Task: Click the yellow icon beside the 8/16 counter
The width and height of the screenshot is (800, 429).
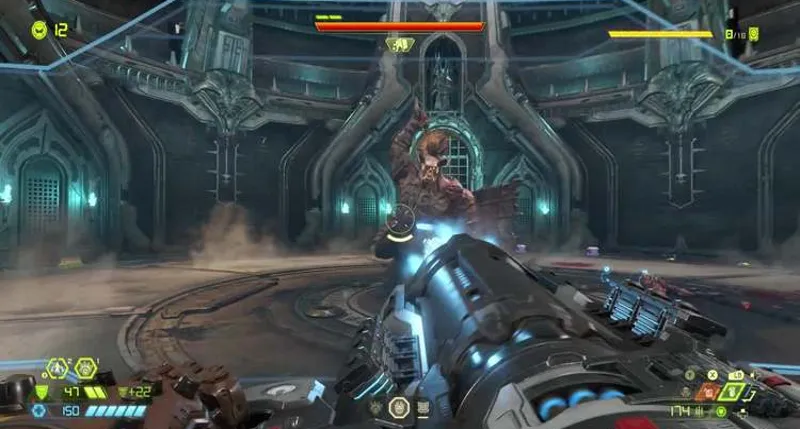Action: (x=754, y=34)
